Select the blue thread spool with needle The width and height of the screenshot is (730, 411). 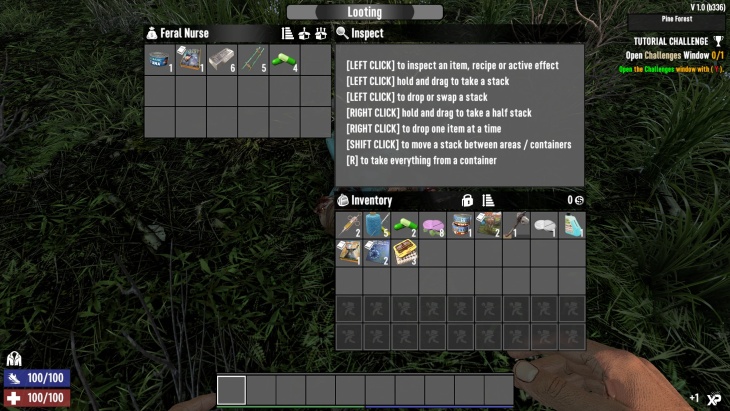[x=377, y=226]
